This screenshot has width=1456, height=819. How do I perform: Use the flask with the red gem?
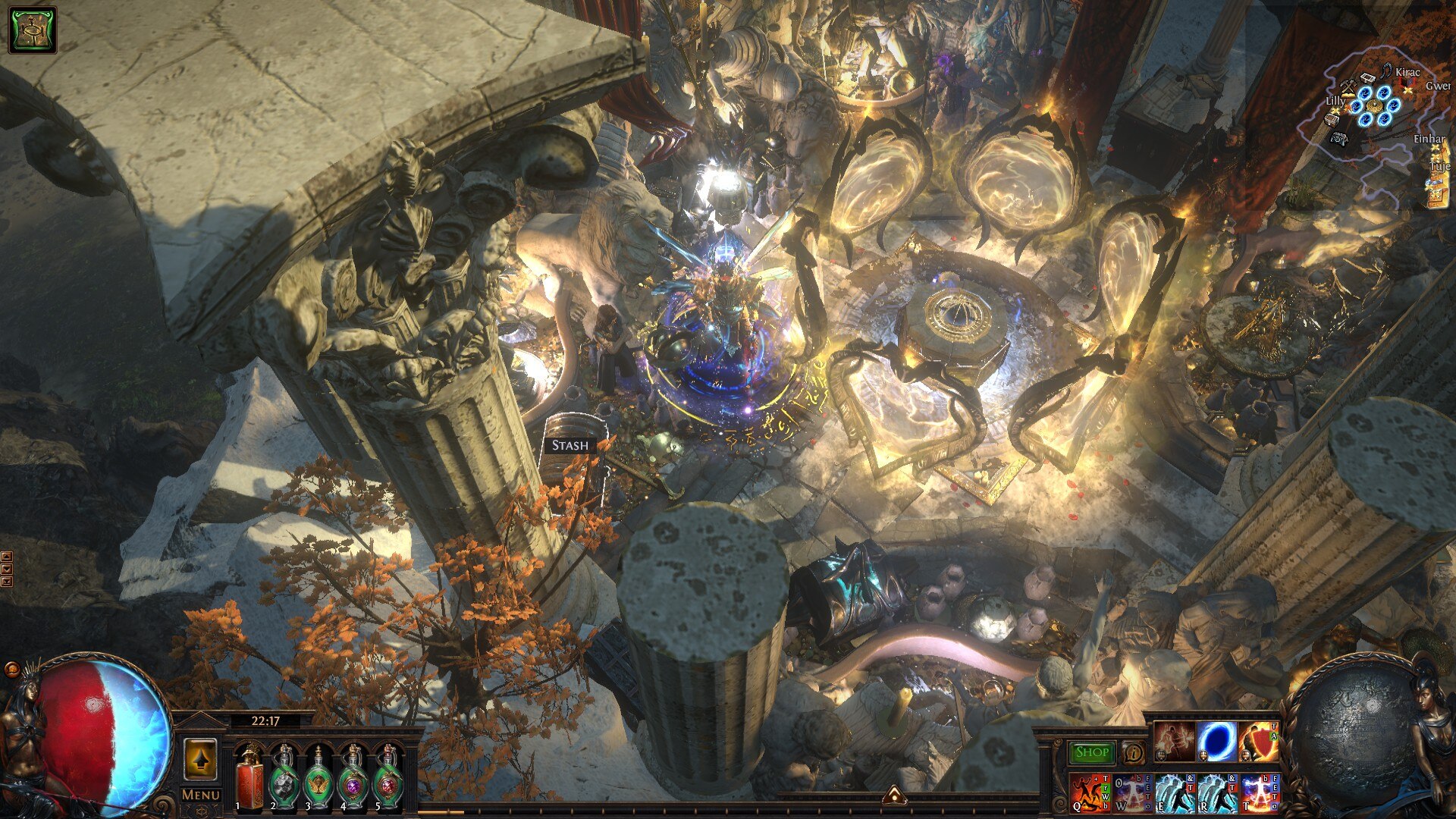click(388, 778)
